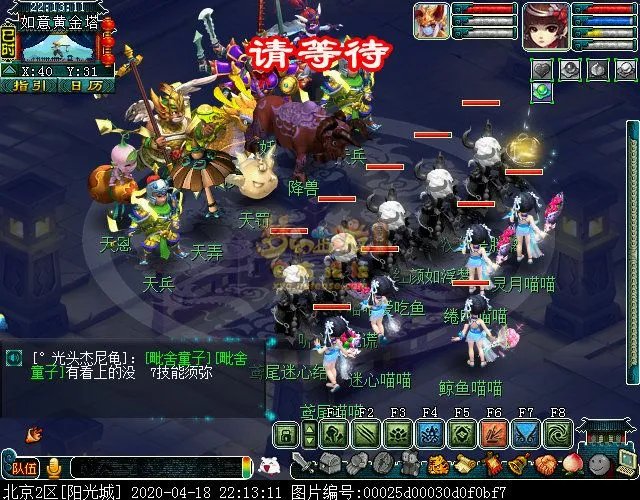Click the microphone voice chat icon
This screenshot has height=500, width=640.
point(53,467)
